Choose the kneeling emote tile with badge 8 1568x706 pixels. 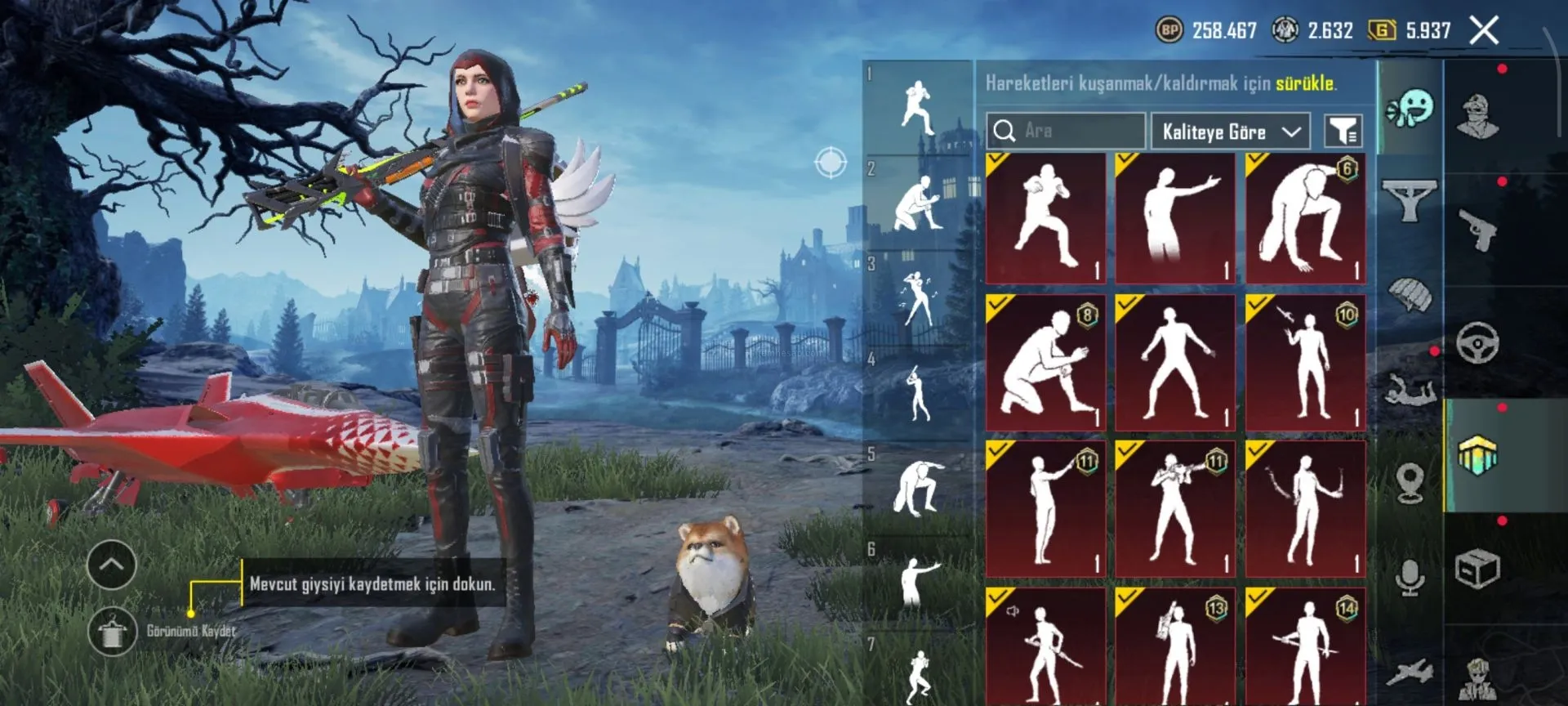point(1045,363)
